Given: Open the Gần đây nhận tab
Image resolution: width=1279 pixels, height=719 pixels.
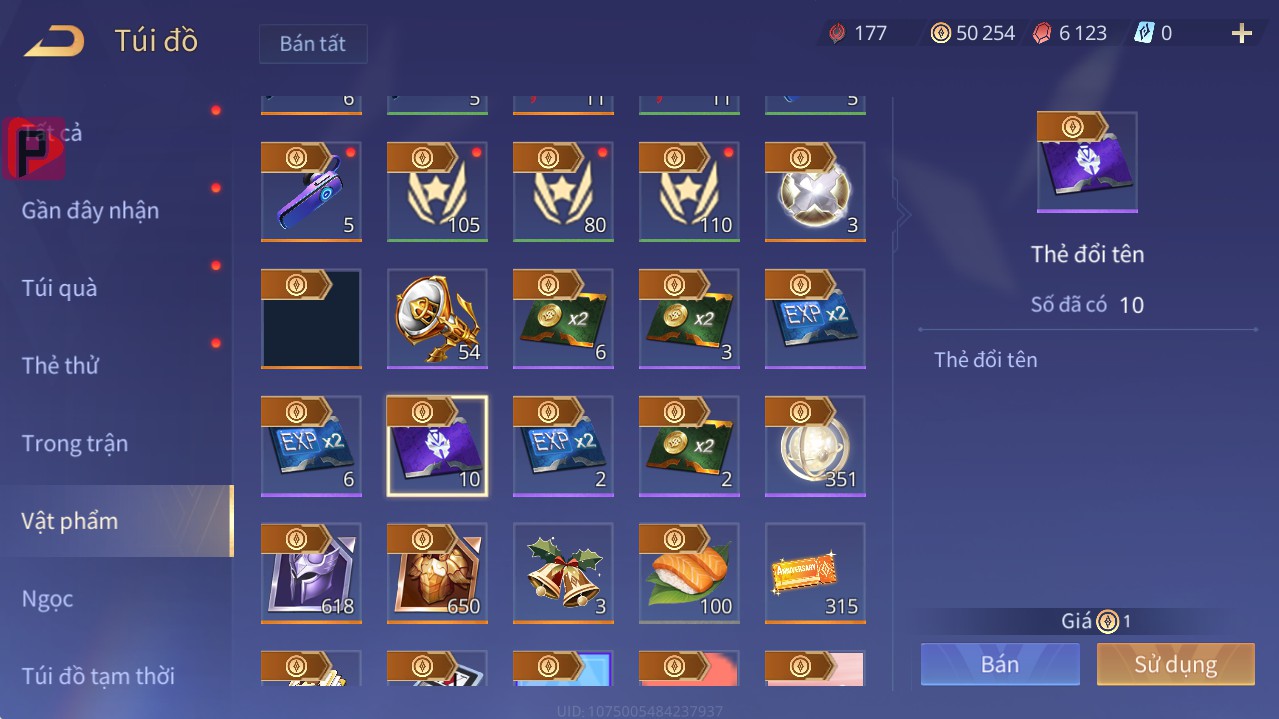Looking at the screenshot, I should pos(90,210).
